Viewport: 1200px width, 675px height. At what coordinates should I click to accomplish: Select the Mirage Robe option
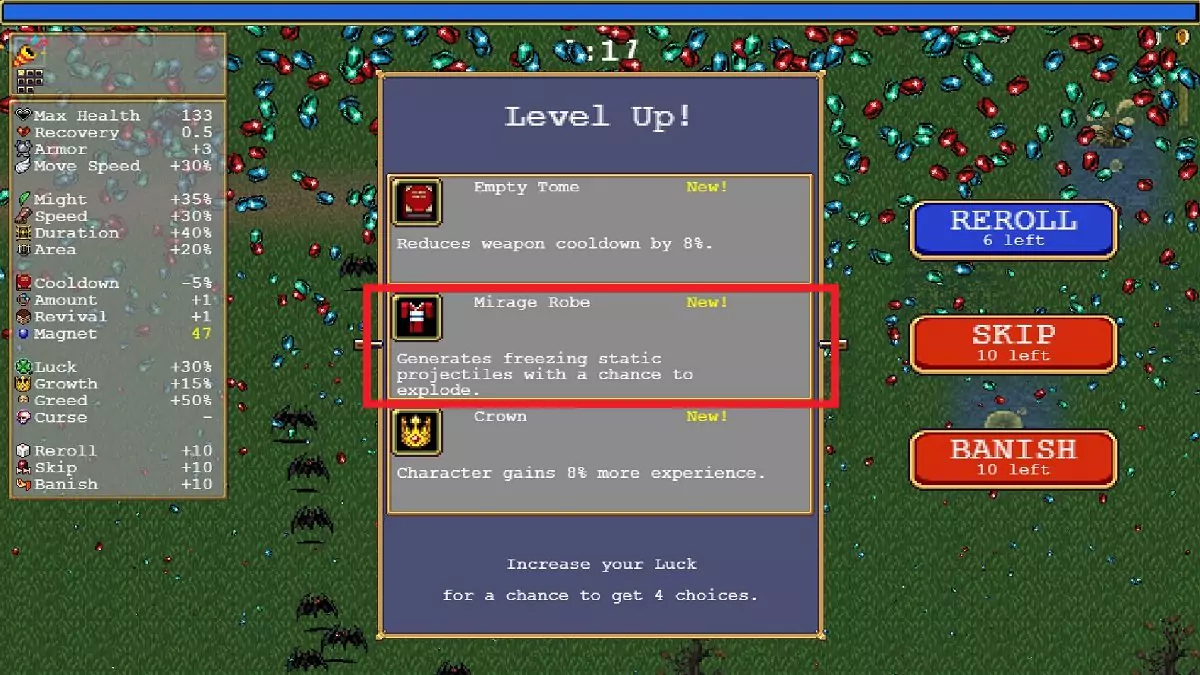tap(599, 345)
